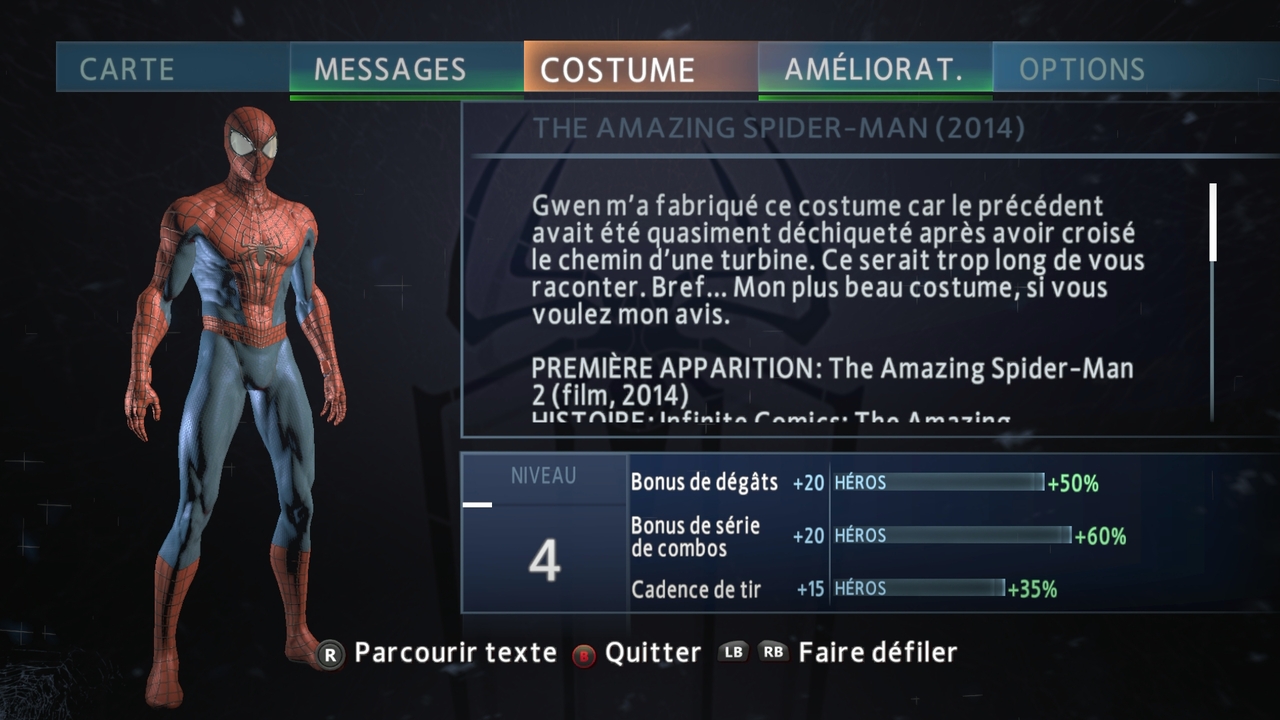Image resolution: width=1280 pixels, height=720 pixels.
Task: Go to the Améliorat. tab
Action: pyautogui.click(x=875, y=68)
